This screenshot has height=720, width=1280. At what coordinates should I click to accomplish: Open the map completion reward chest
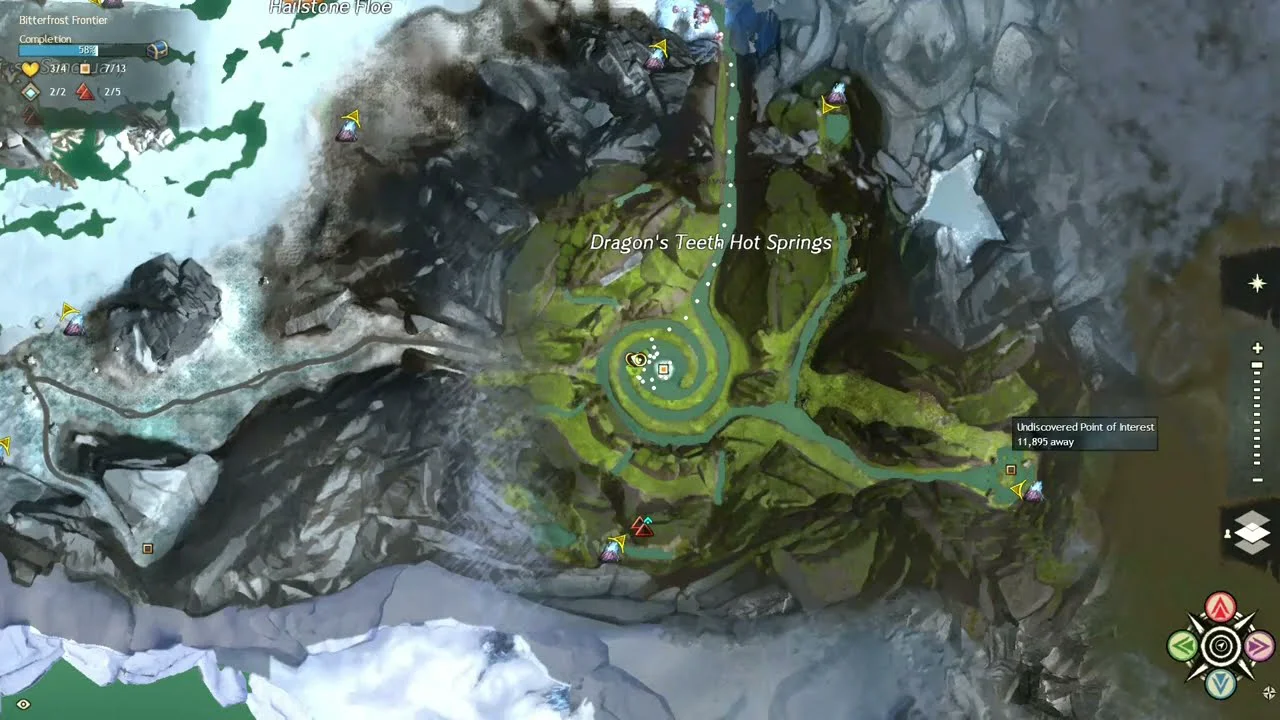pos(157,49)
